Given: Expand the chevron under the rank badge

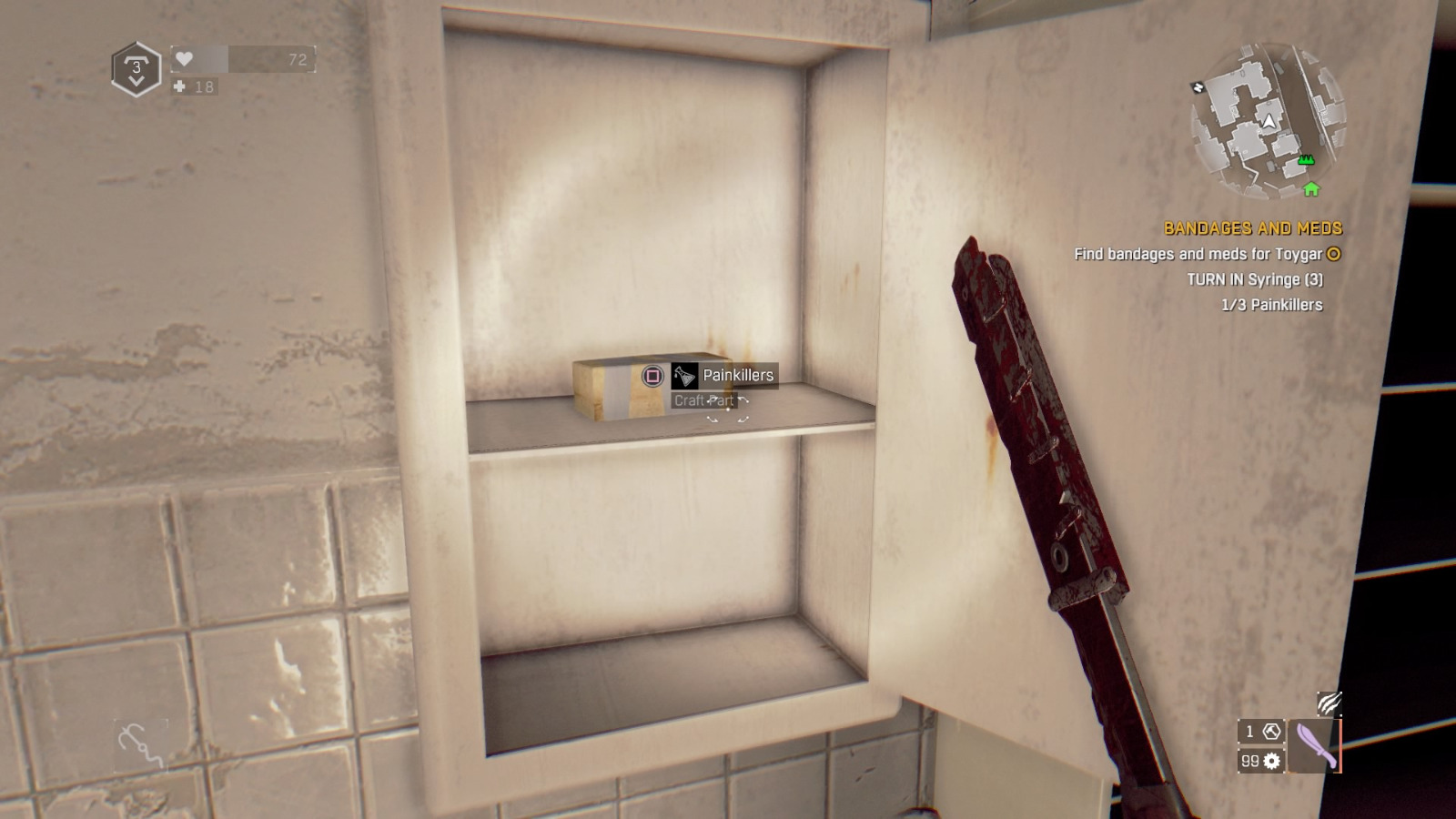Looking at the screenshot, I should click(136, 80).
